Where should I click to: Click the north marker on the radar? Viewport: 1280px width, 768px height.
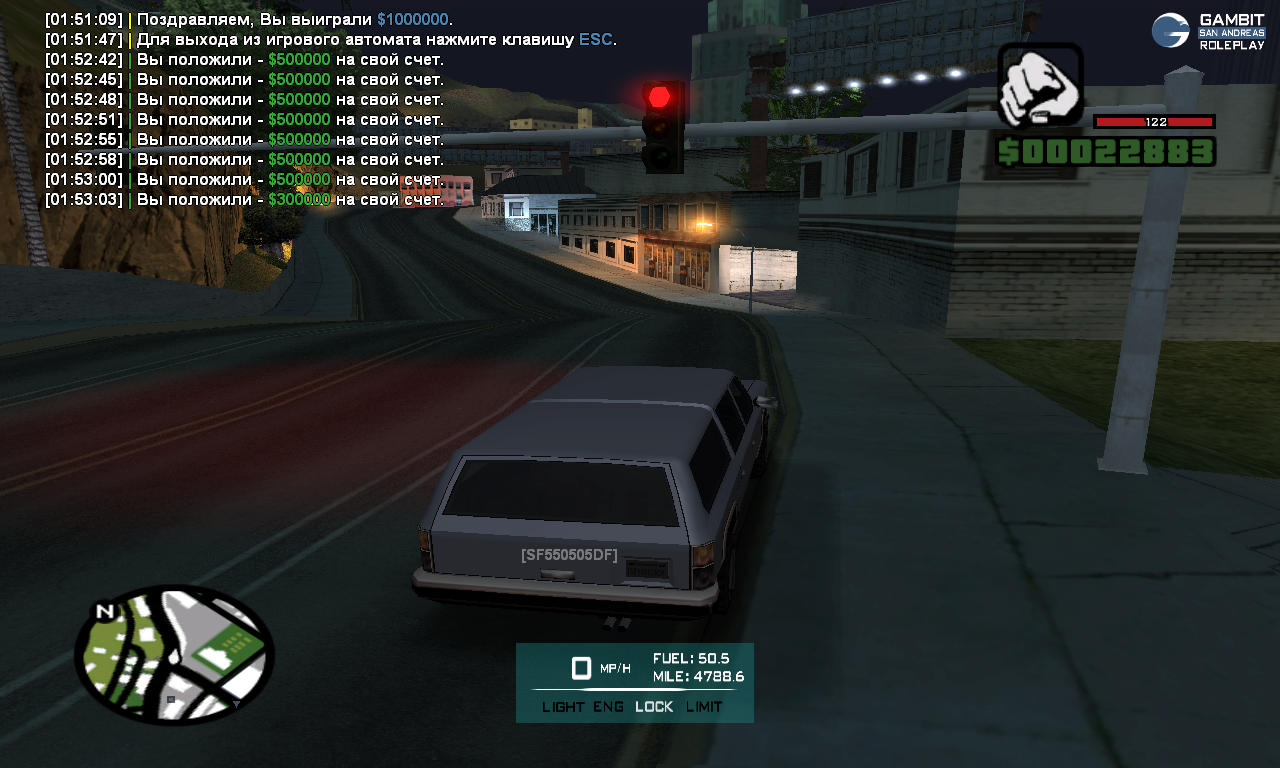103,612
